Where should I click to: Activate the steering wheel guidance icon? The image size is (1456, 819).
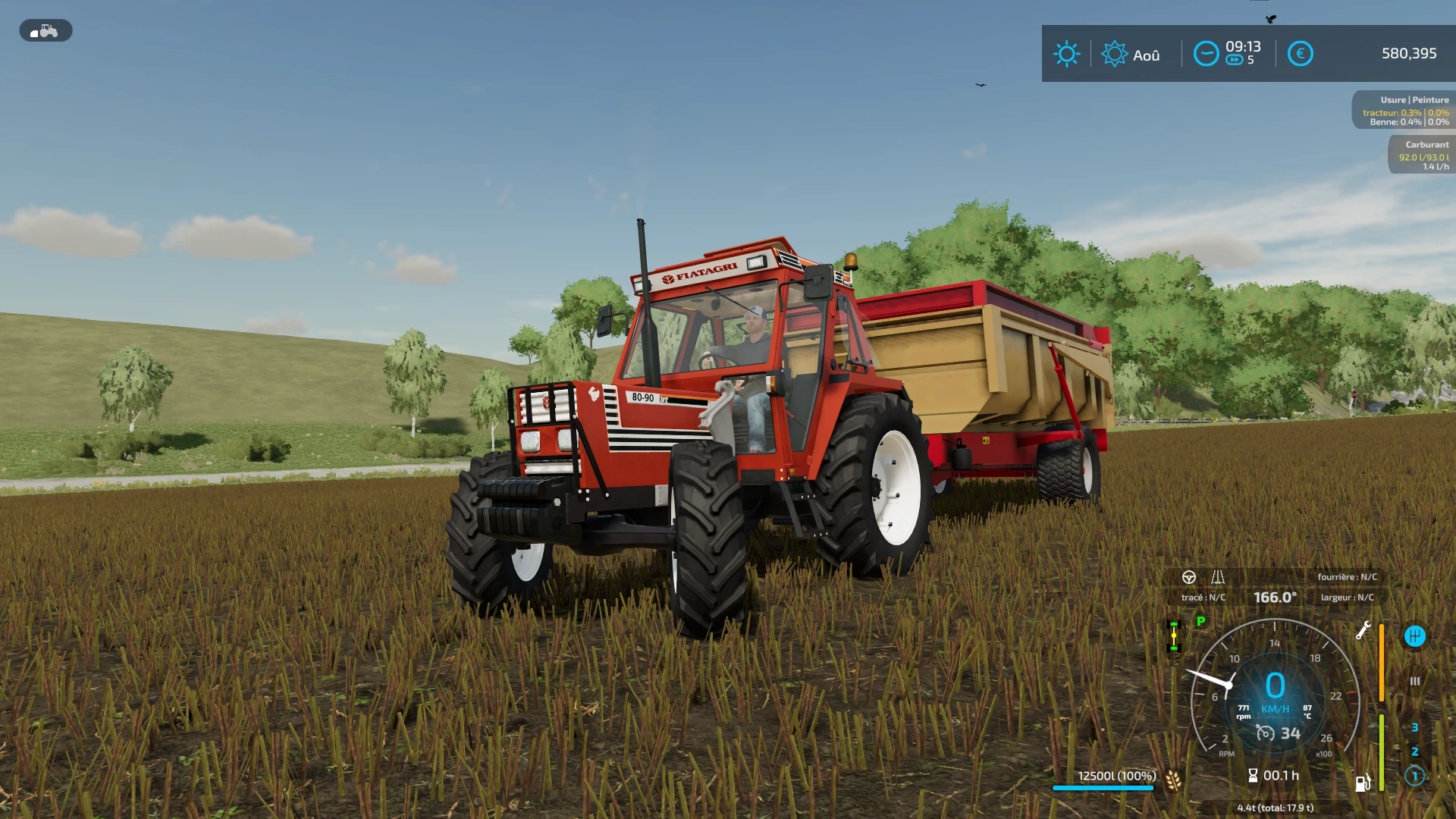point(1189,577)
